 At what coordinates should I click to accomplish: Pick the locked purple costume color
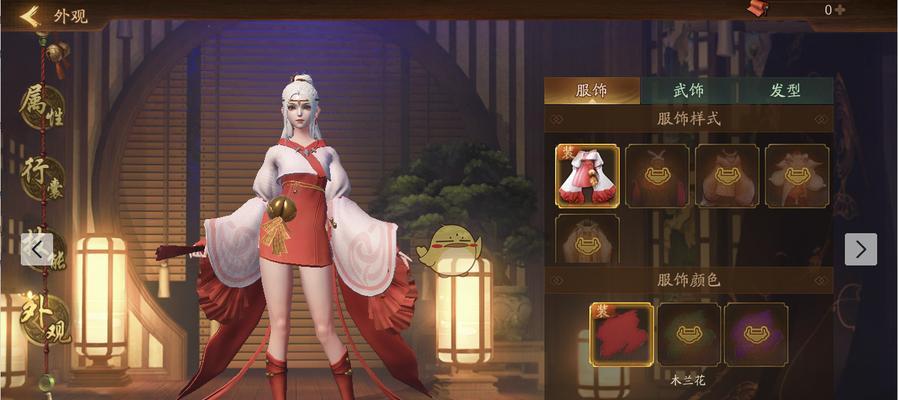point(755,334)
